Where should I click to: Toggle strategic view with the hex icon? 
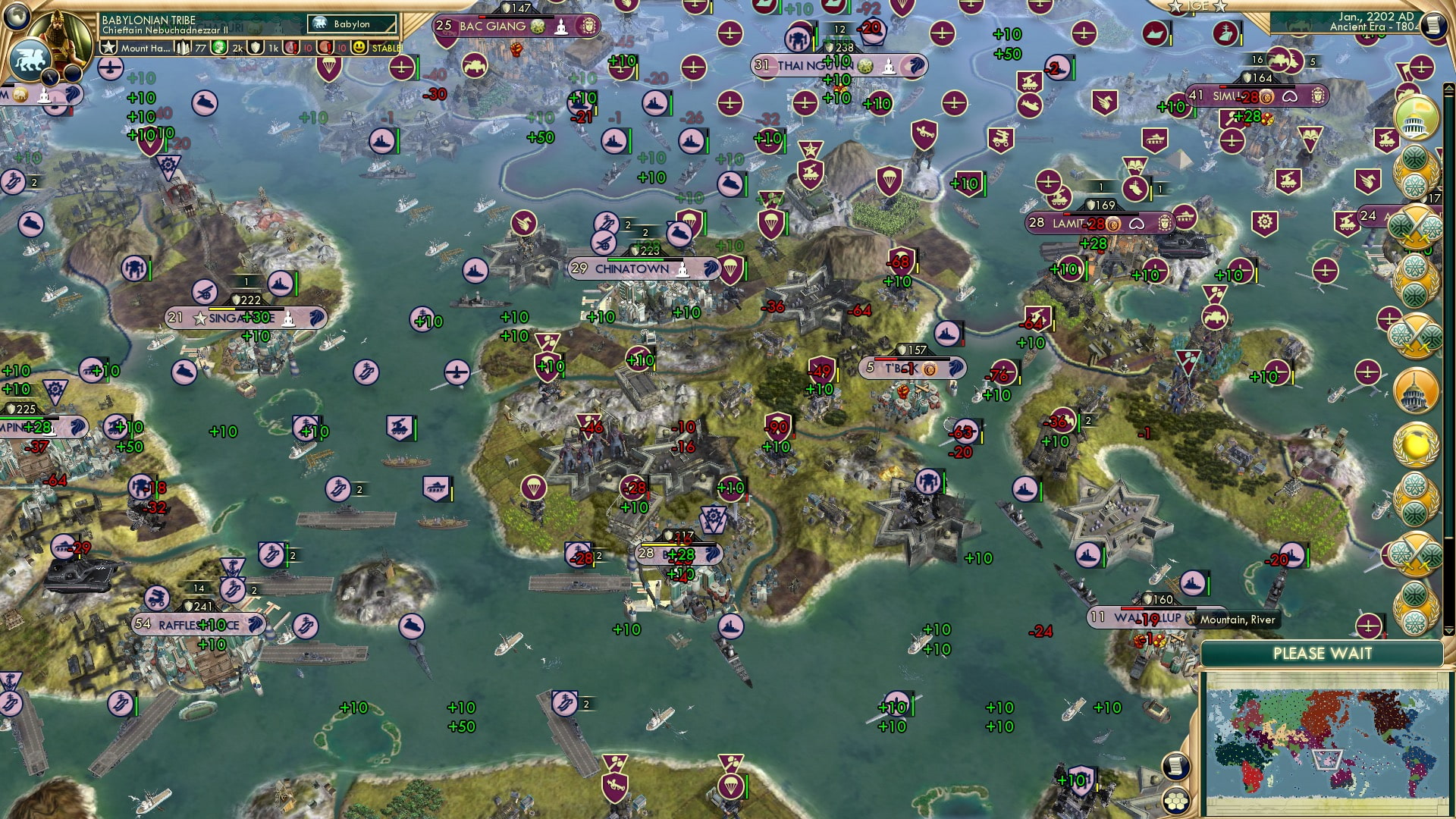click(1176, 802)
